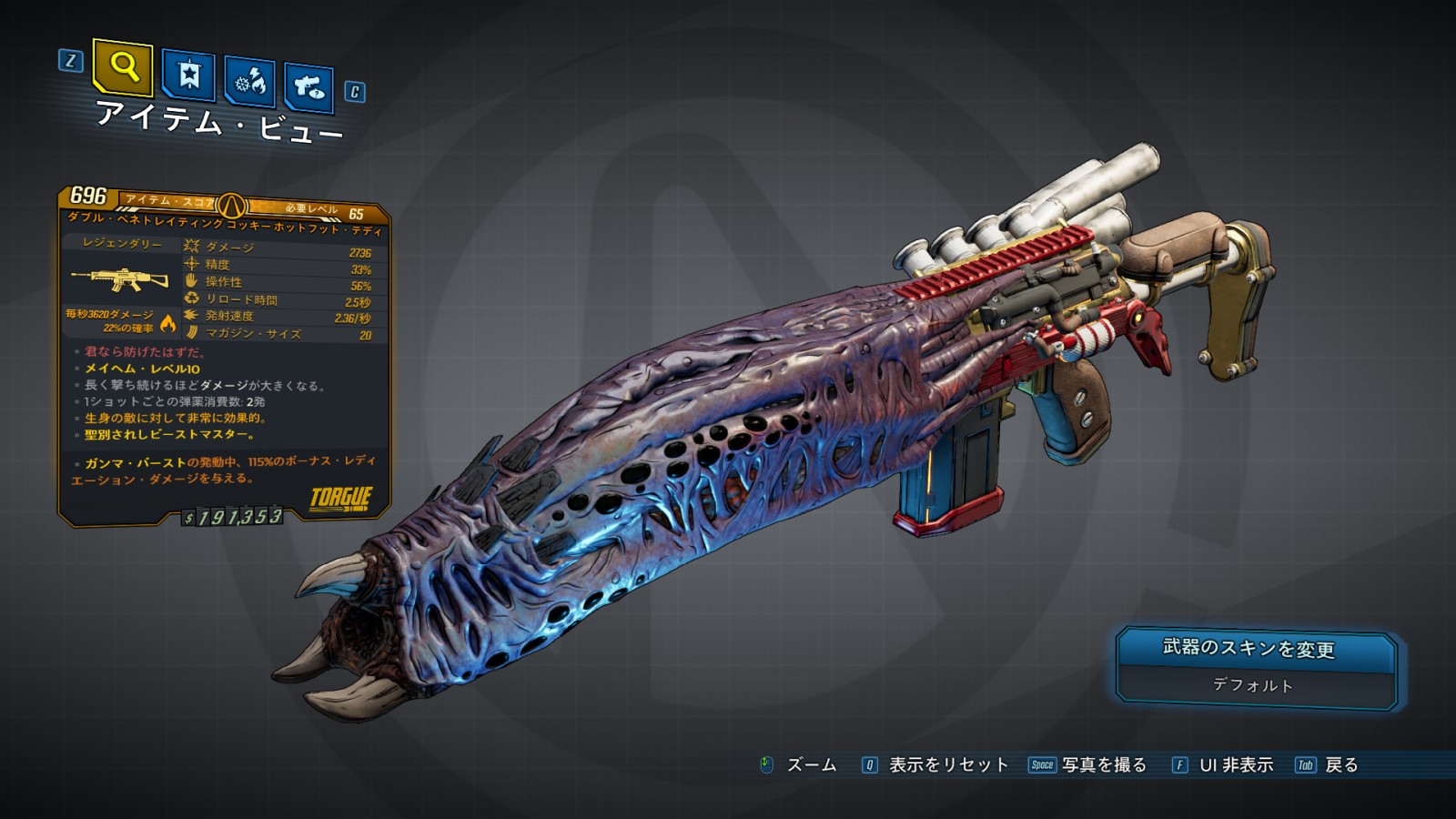The width and height of the screenshot is (1456, 819).
Task: Take a photo with 写真を撮る
Action: point(1104,765)
